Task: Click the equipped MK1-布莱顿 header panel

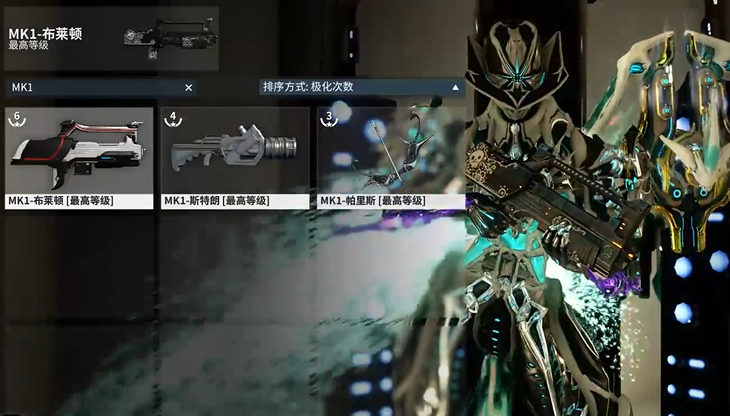Action: click(110, 40)
